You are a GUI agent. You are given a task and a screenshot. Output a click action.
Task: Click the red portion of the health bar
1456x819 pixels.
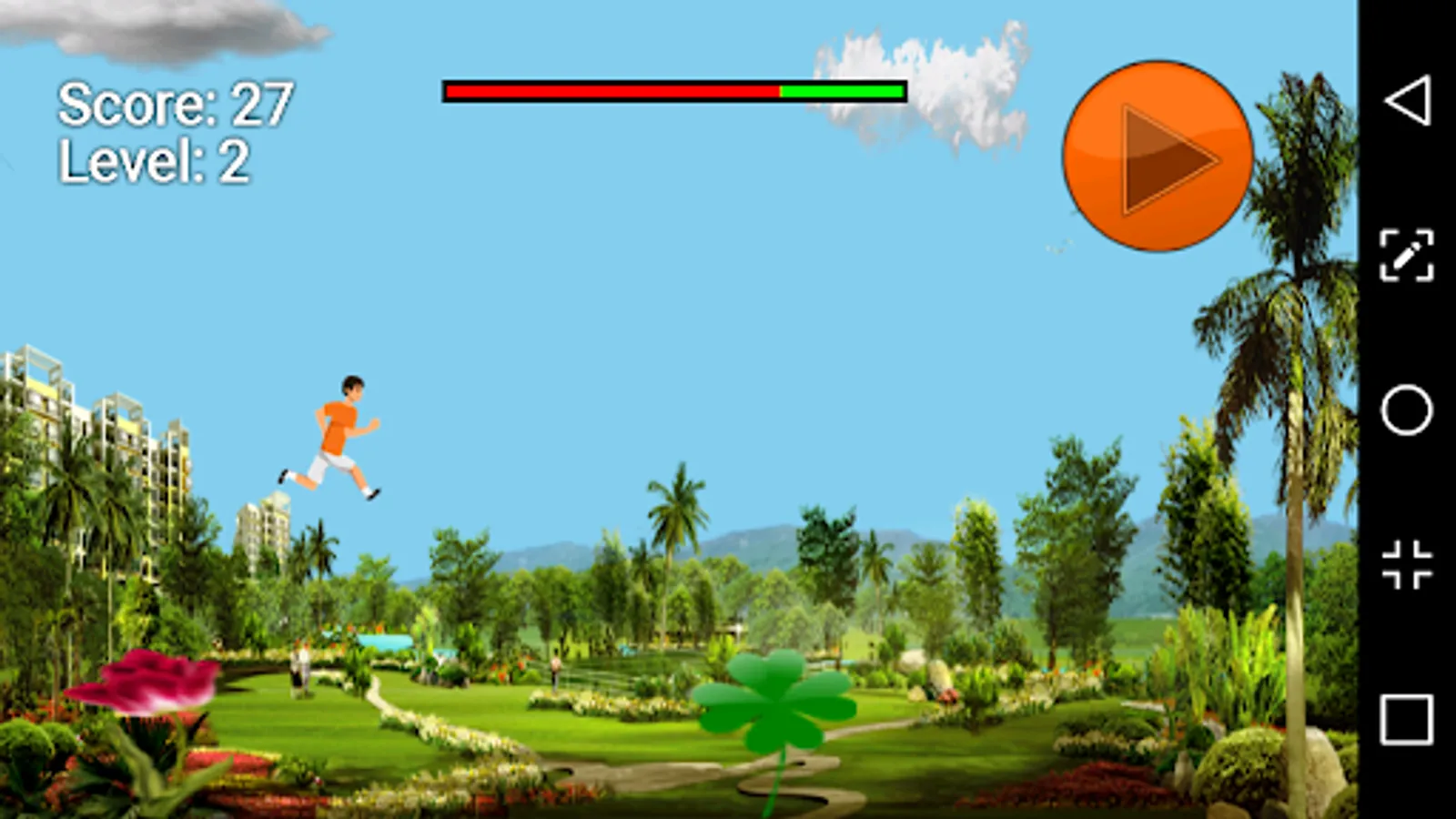pos(610,91)
